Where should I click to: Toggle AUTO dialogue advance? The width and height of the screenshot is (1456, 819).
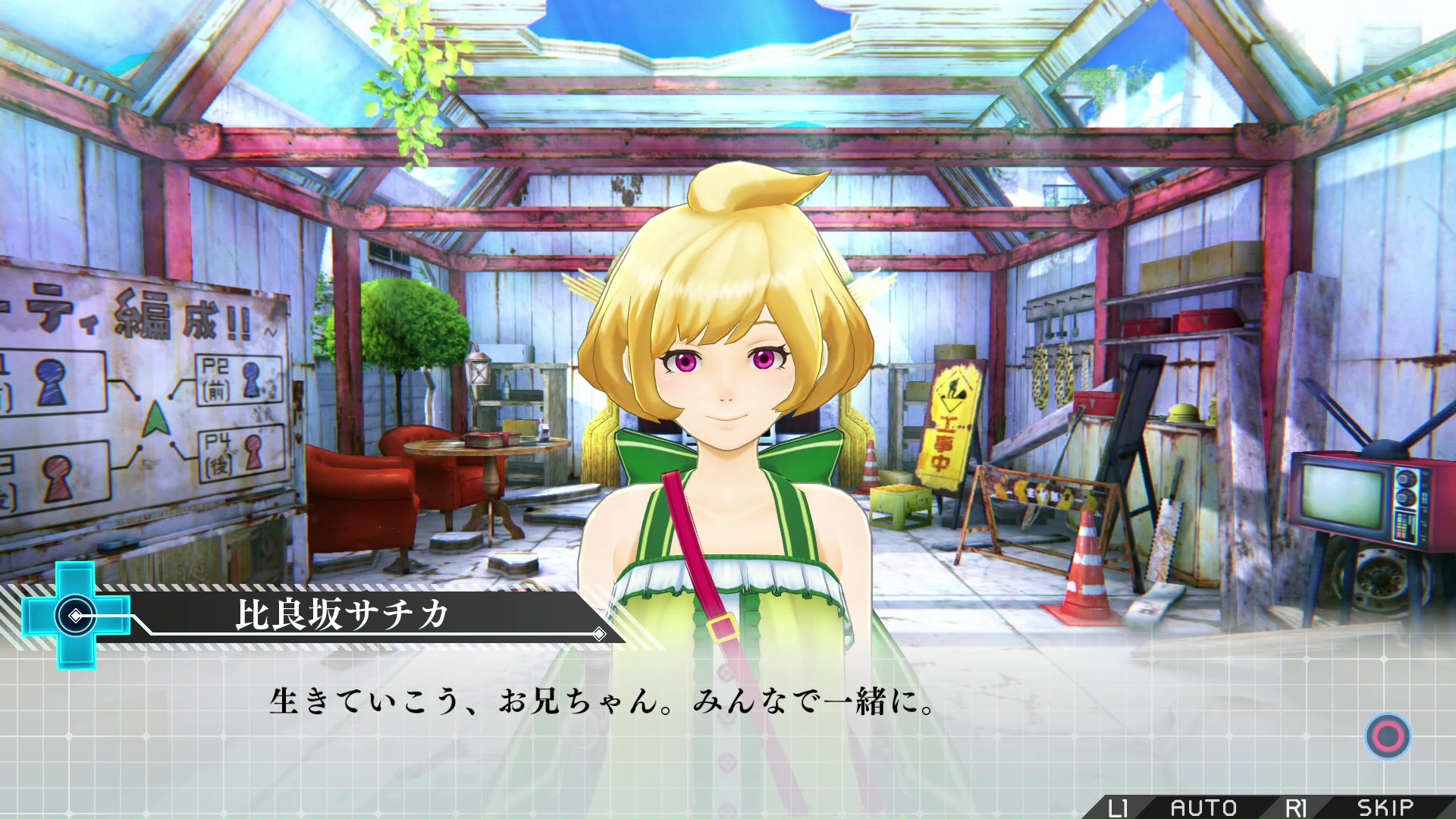tap(1203, 808)
